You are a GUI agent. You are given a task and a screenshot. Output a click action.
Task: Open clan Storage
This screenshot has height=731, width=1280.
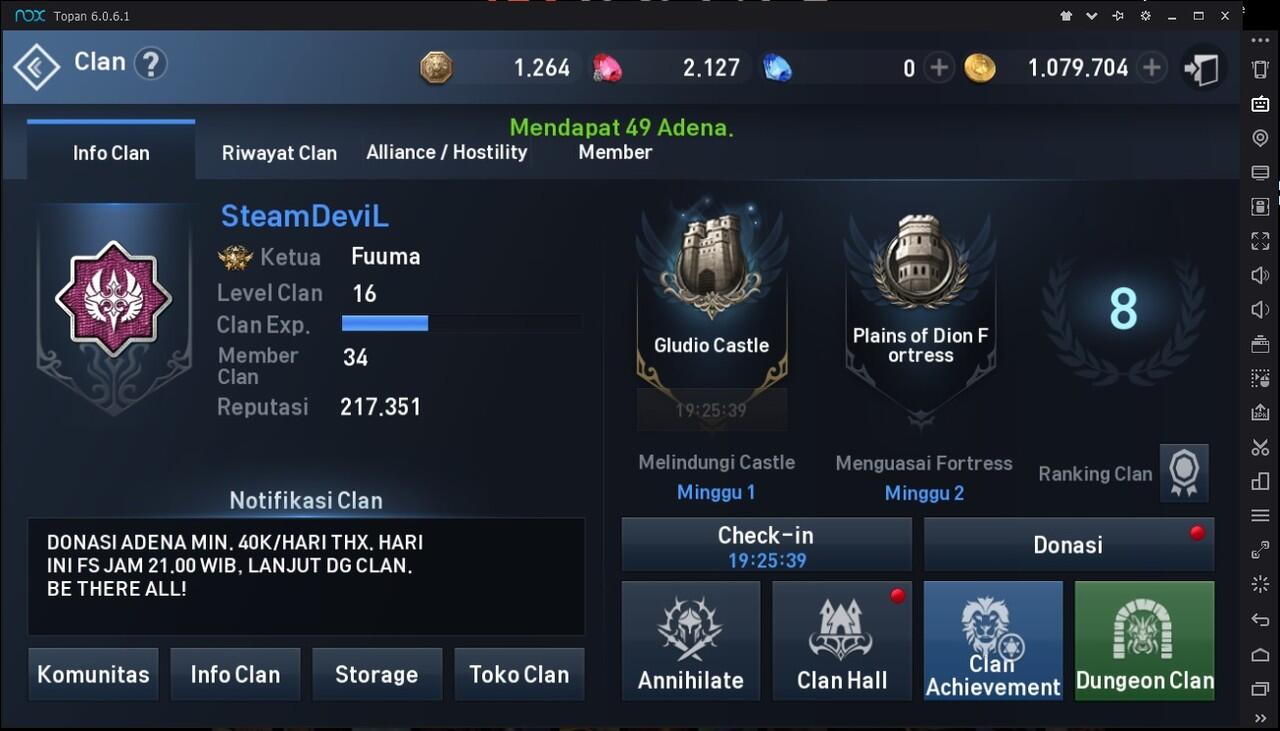[x=376, y=674]
